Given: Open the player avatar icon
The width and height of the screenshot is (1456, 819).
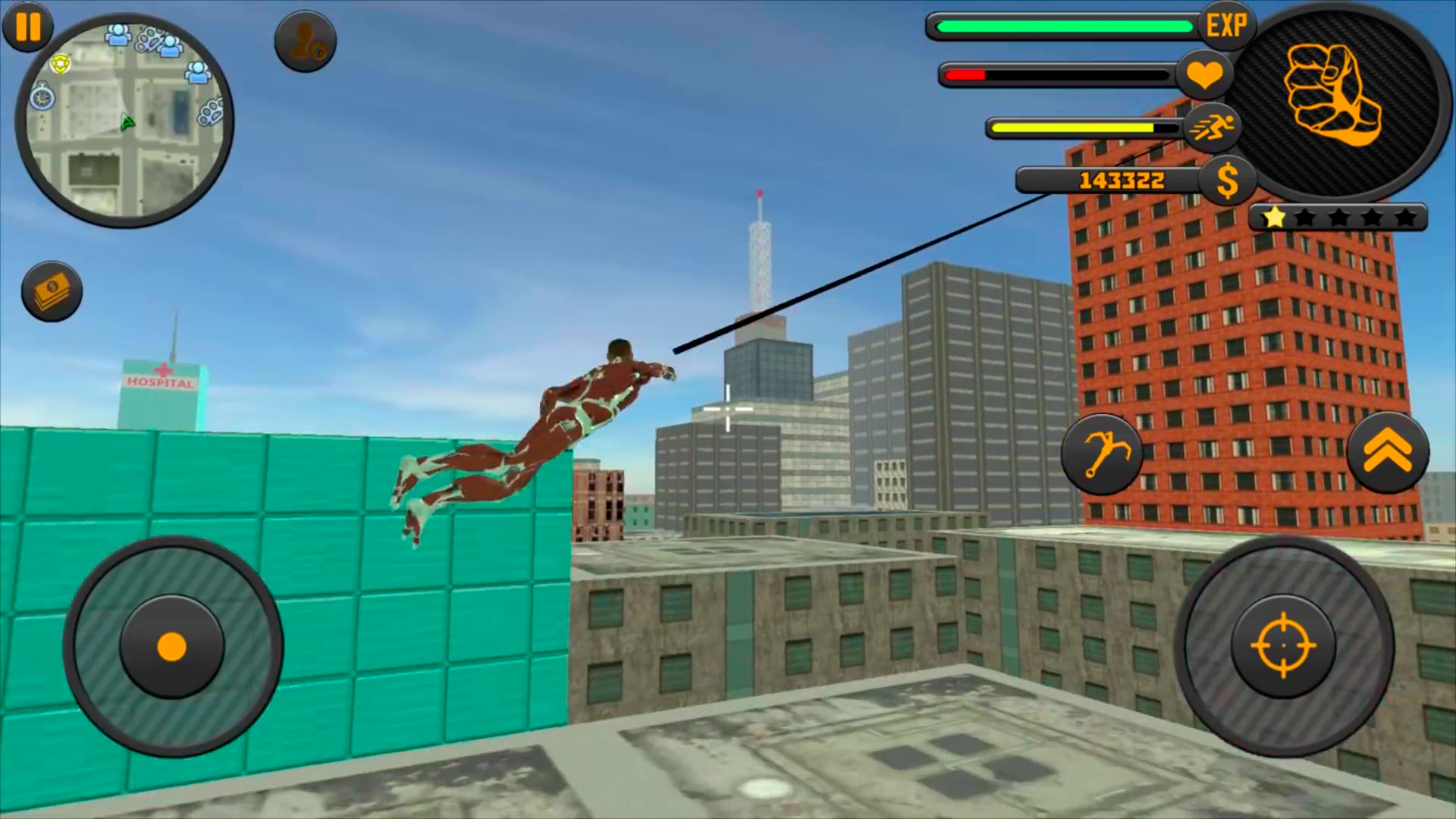Looking at the screenshot, I should point(305,42).
